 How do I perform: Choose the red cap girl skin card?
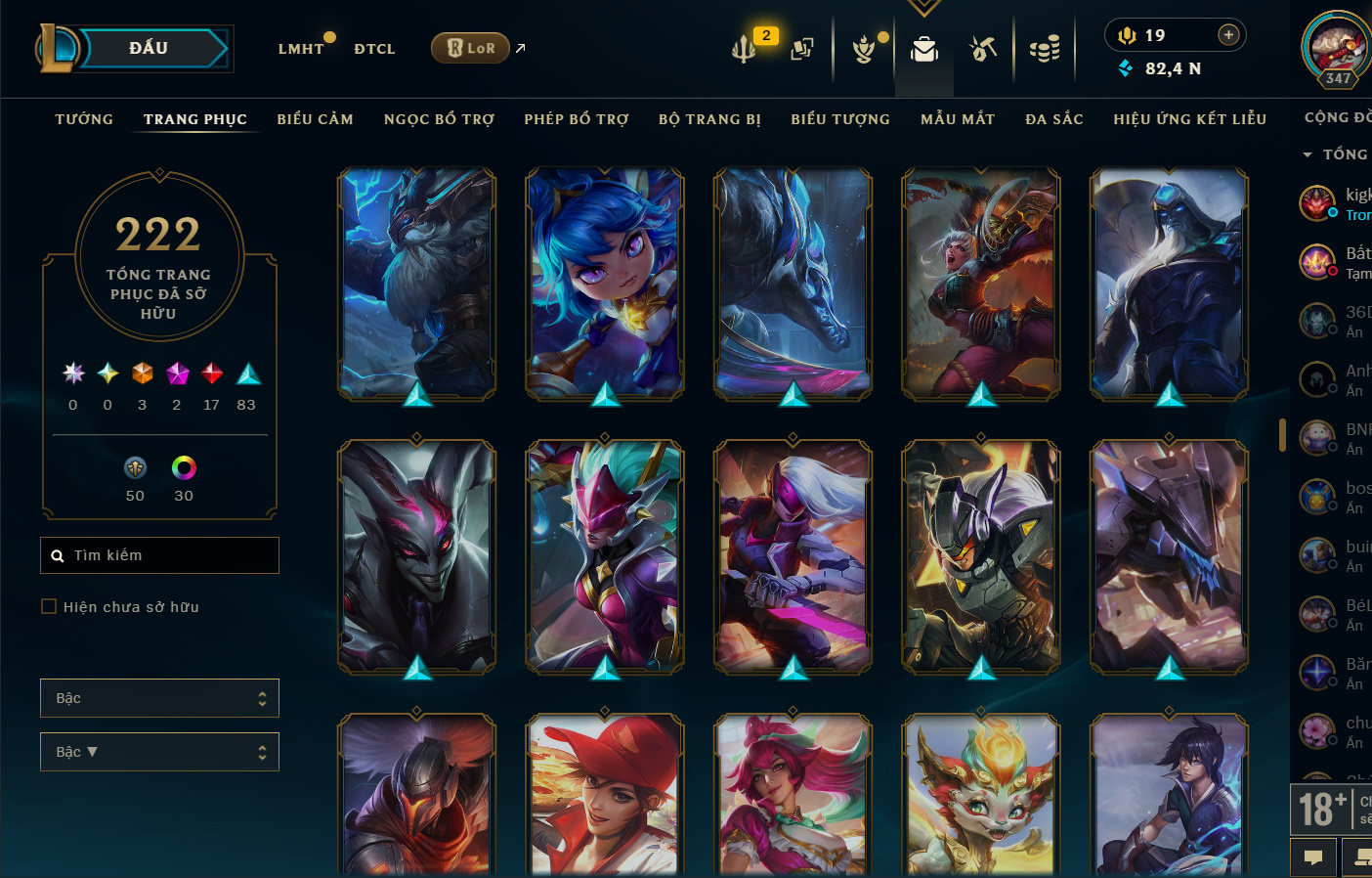click(x=605, y=794)
